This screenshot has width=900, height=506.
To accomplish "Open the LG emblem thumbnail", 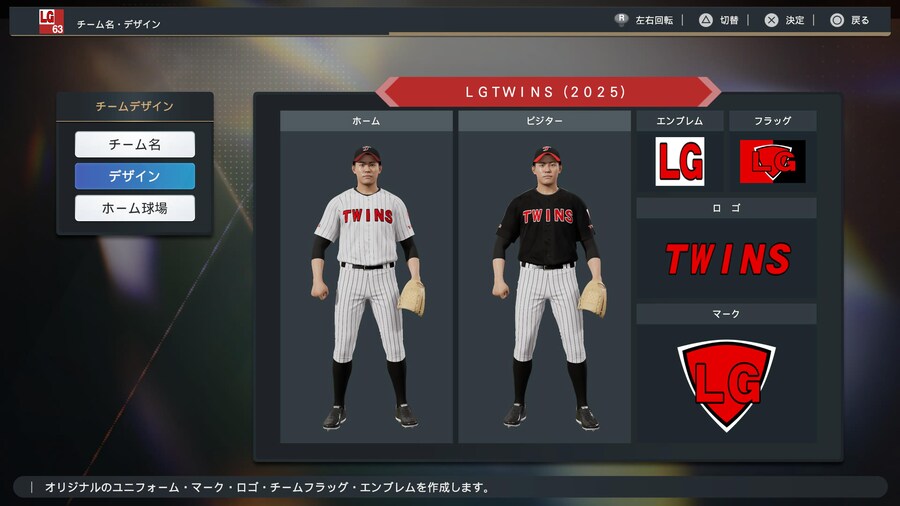I will [680, 161].
